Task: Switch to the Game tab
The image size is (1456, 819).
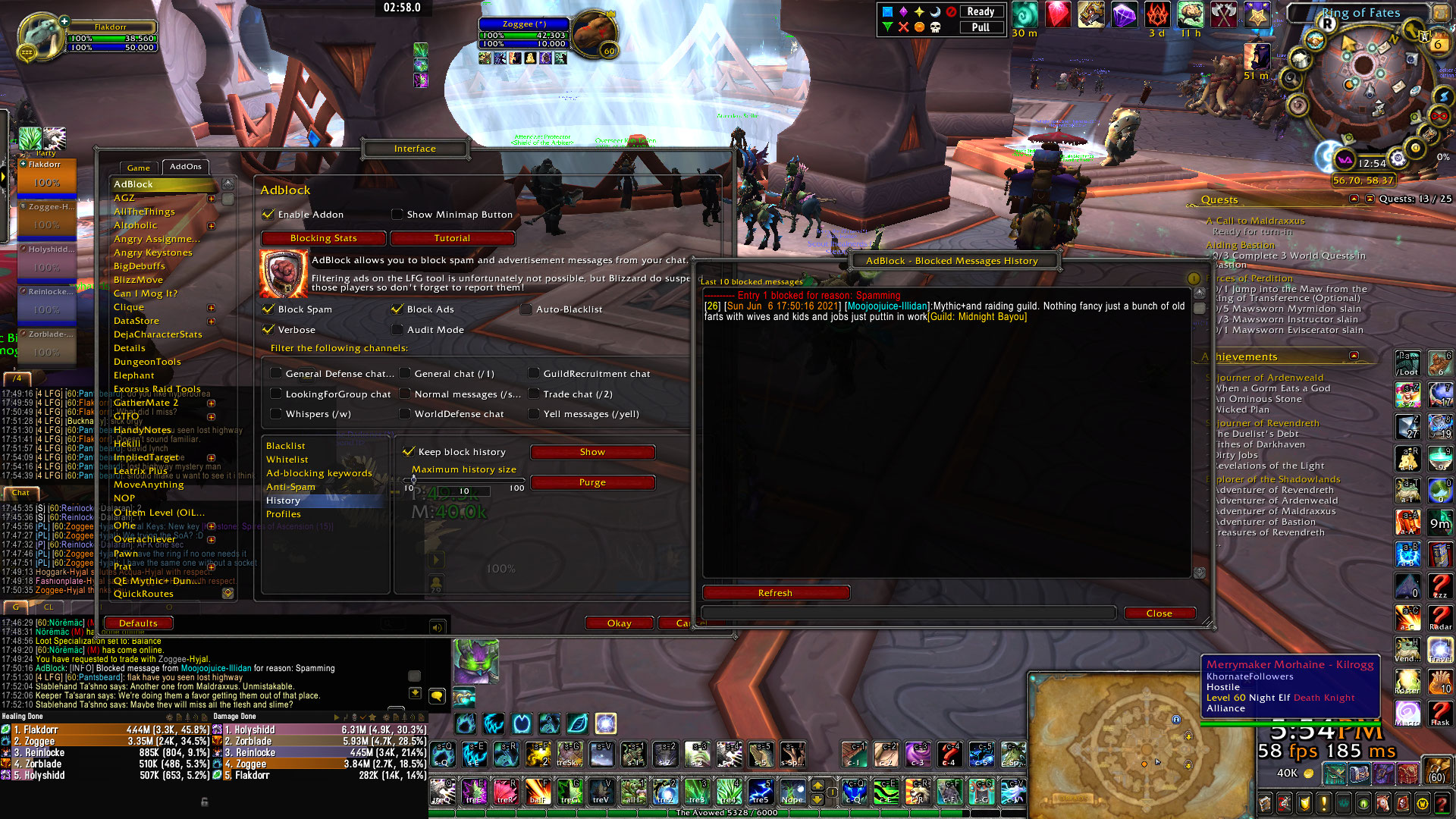Action: 138,167
